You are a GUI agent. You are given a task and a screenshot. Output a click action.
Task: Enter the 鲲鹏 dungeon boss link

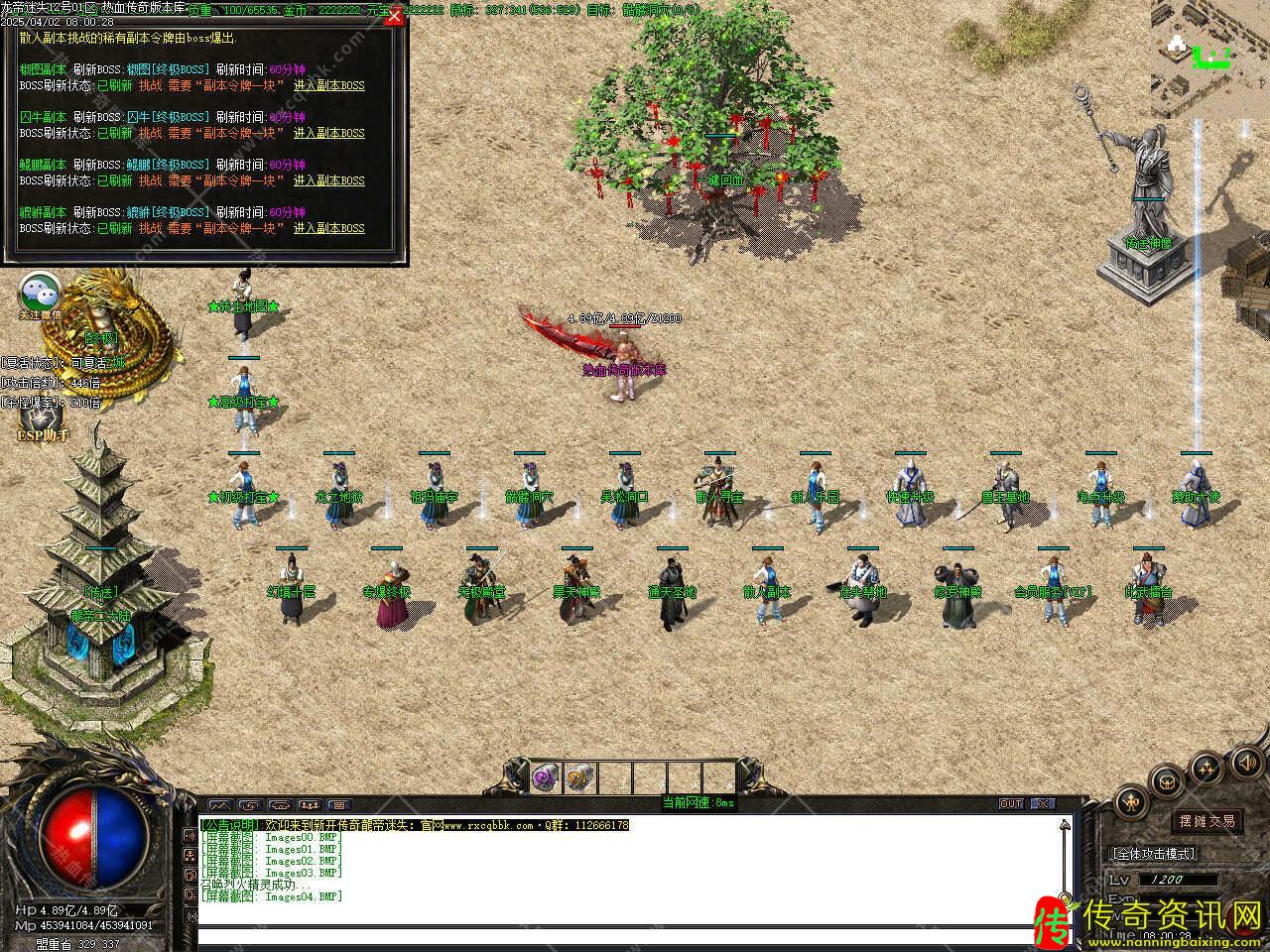click(328, 180)
